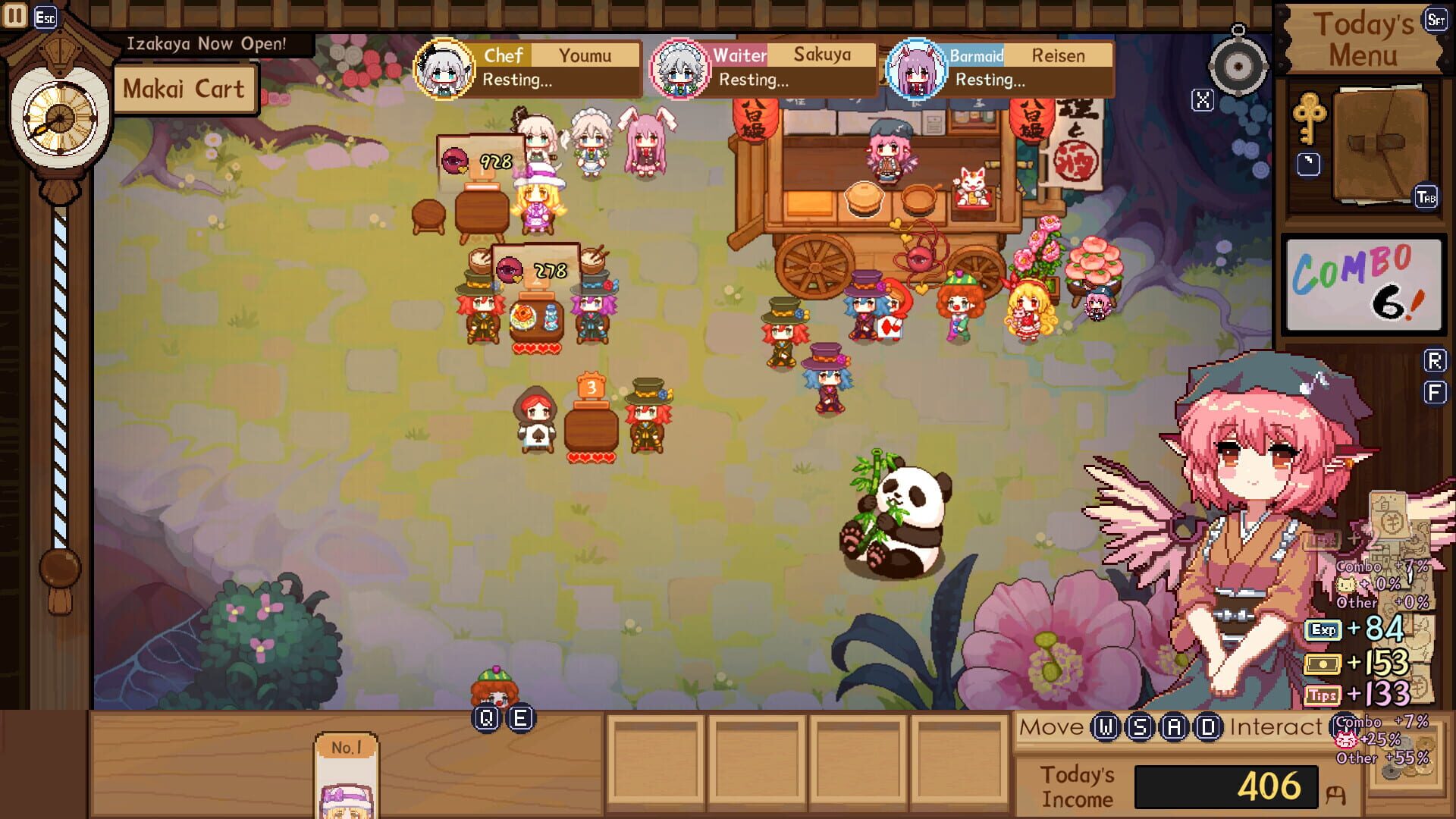The width and height of the screenshot is (1456, 819).
Task: Open the Makai Cart title banner
Action: [x=186, y=88]
